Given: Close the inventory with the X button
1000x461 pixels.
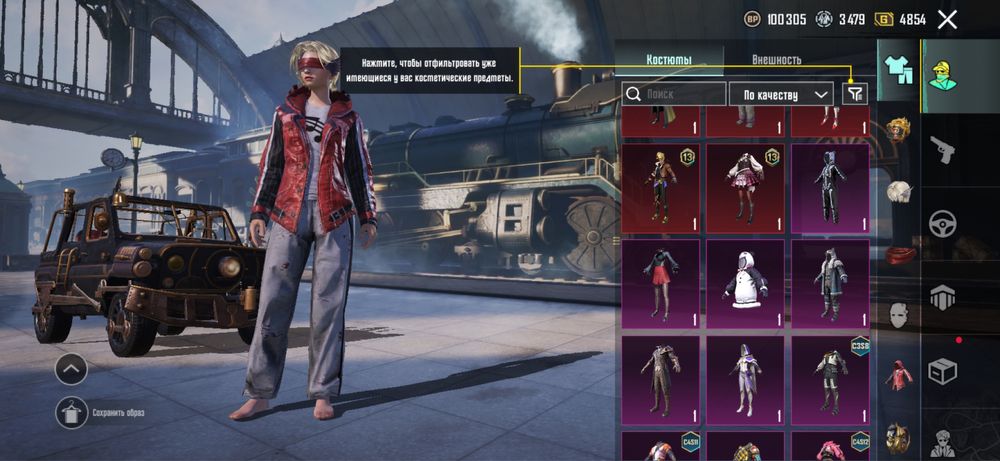Looking at the screenshot, I should point(948,19).
